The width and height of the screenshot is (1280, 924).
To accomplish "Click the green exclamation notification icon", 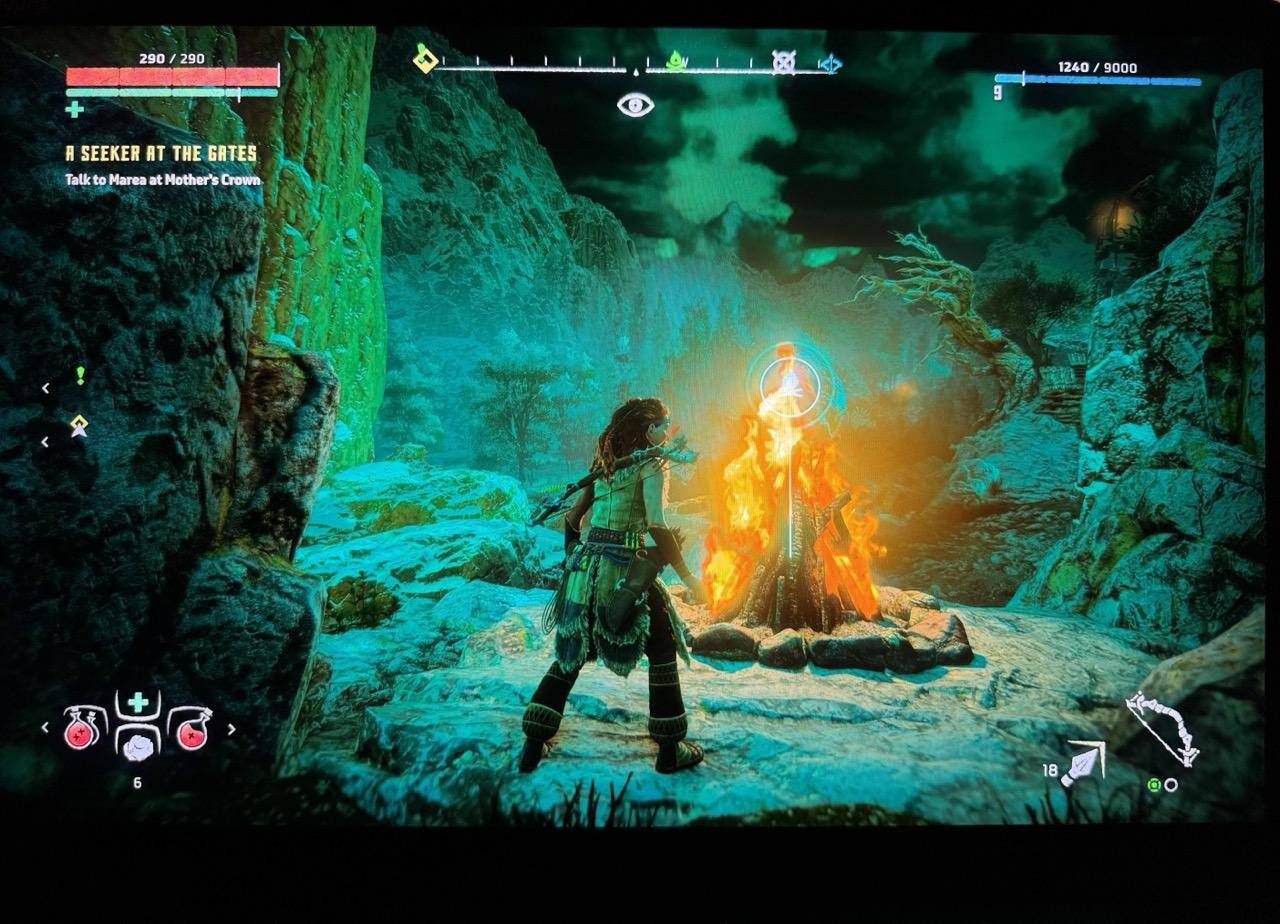I will click(x=80, y=375).
